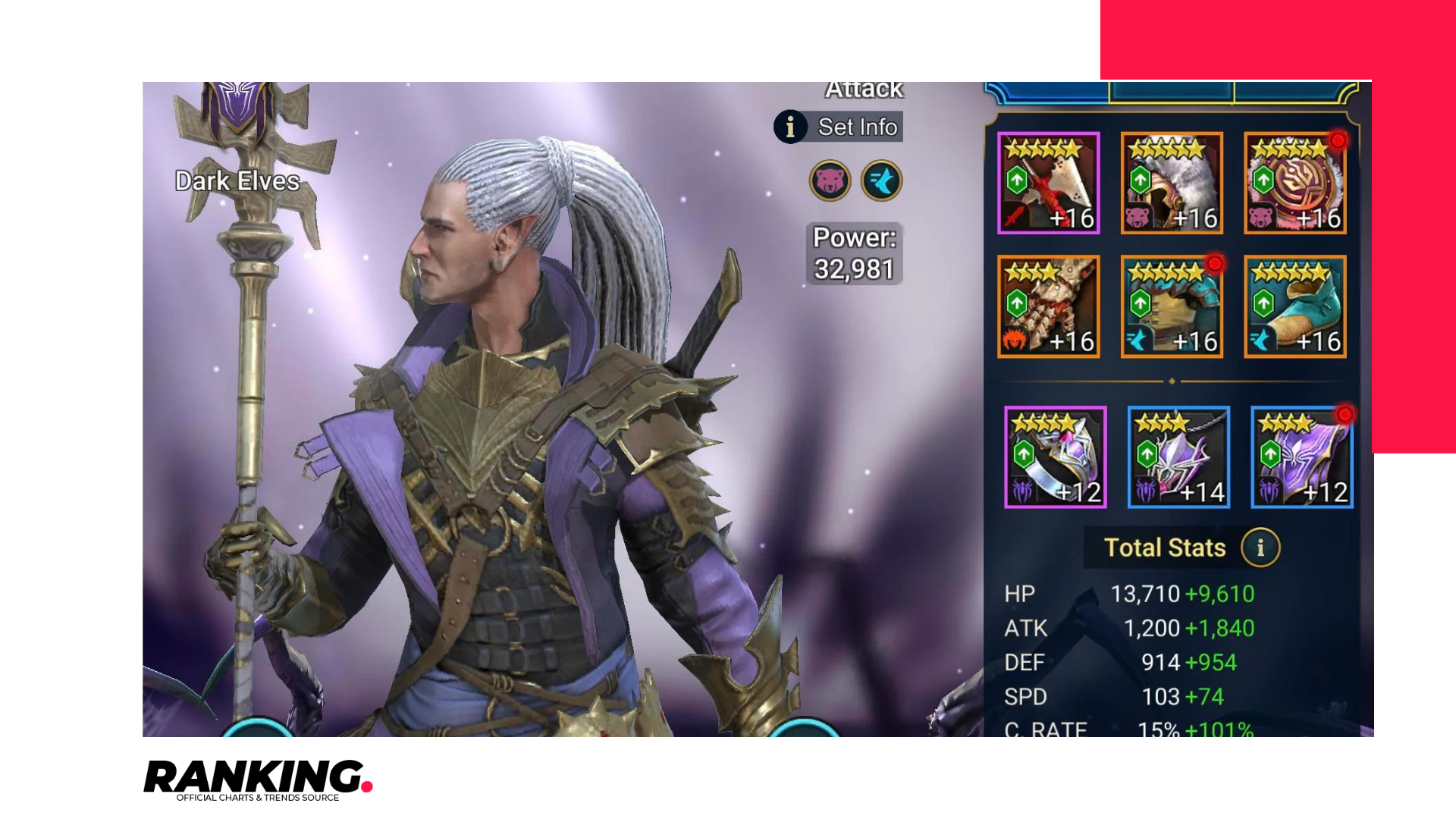Click the Power value display
Viewport: 1456px width, 819px height.
click(x=853, y=253)
